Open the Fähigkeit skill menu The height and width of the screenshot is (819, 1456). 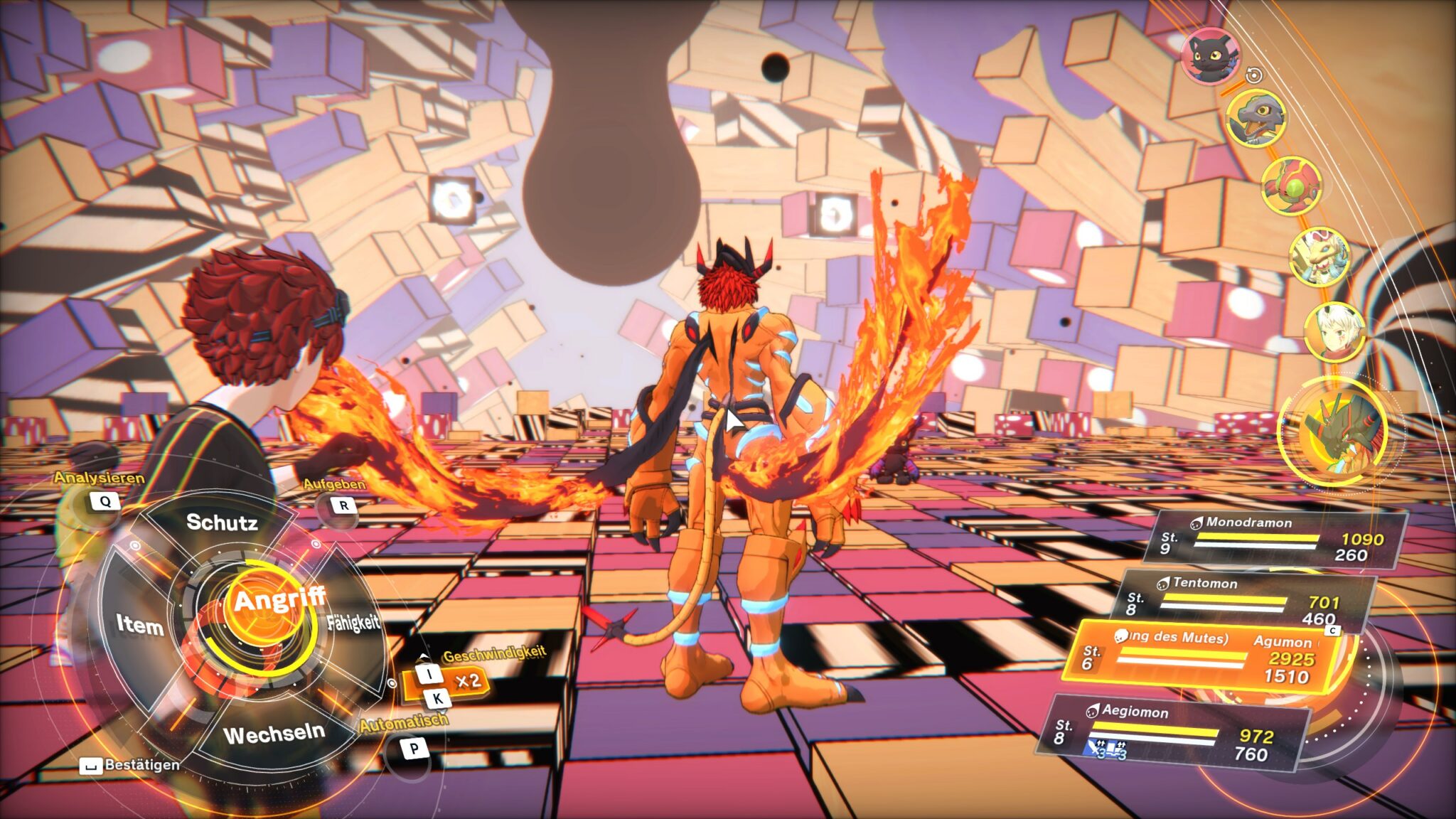[353, 623]
